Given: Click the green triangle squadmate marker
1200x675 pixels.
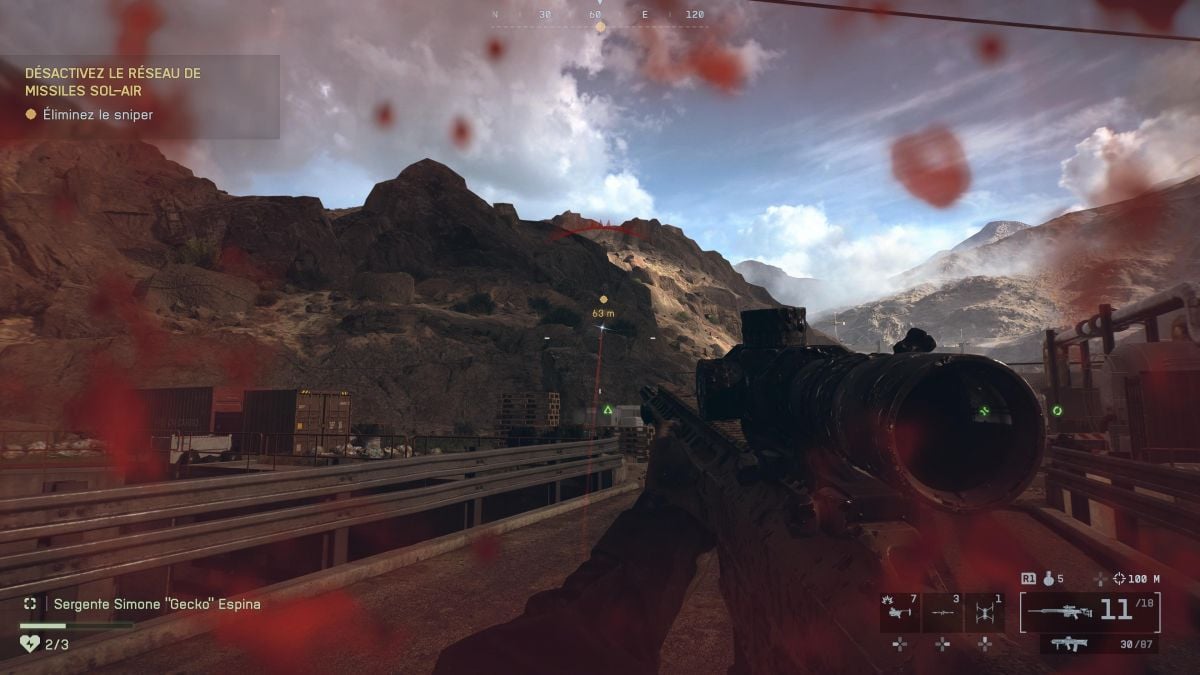Looking at the screenshot, I should tap(607, 410).
